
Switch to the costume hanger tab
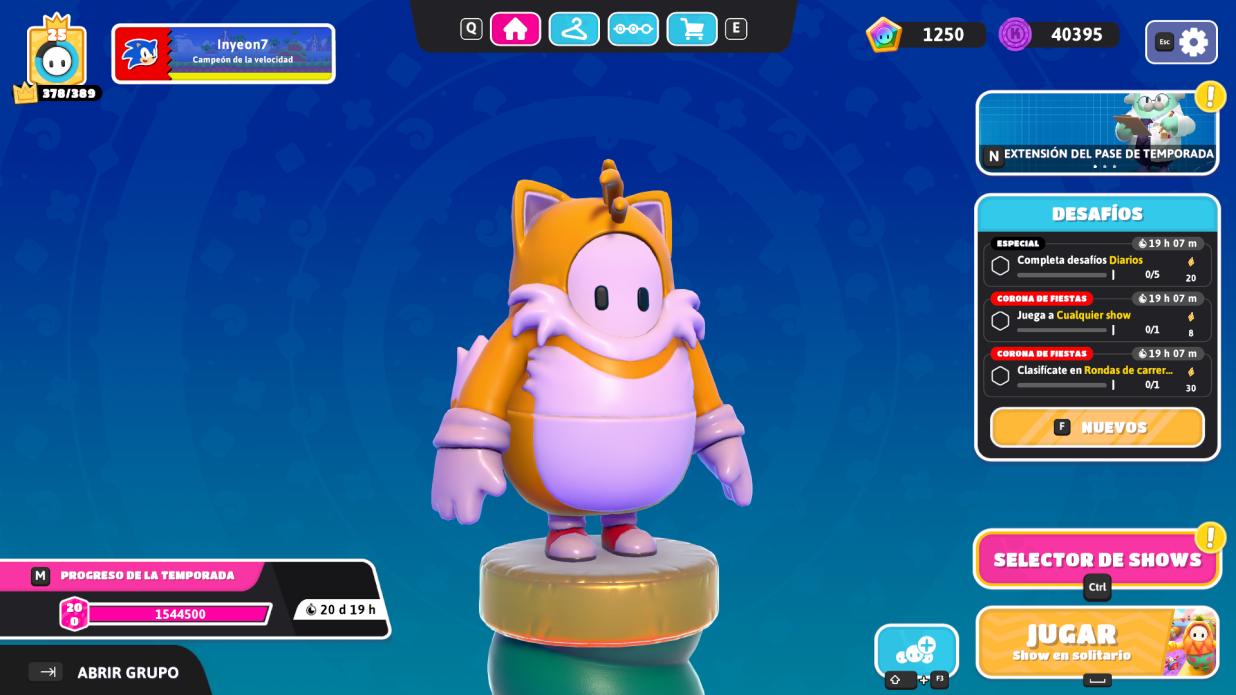click(574, 29)
